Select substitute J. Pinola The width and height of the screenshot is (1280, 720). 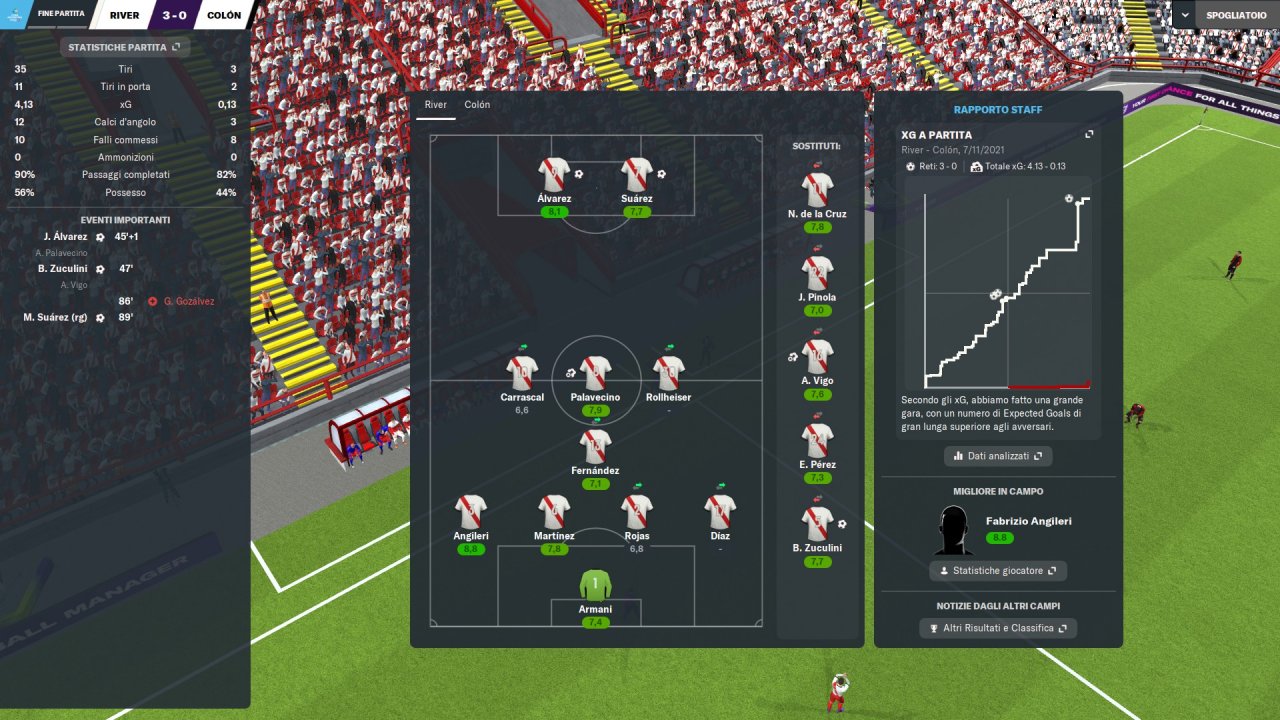tap(817, 272)
